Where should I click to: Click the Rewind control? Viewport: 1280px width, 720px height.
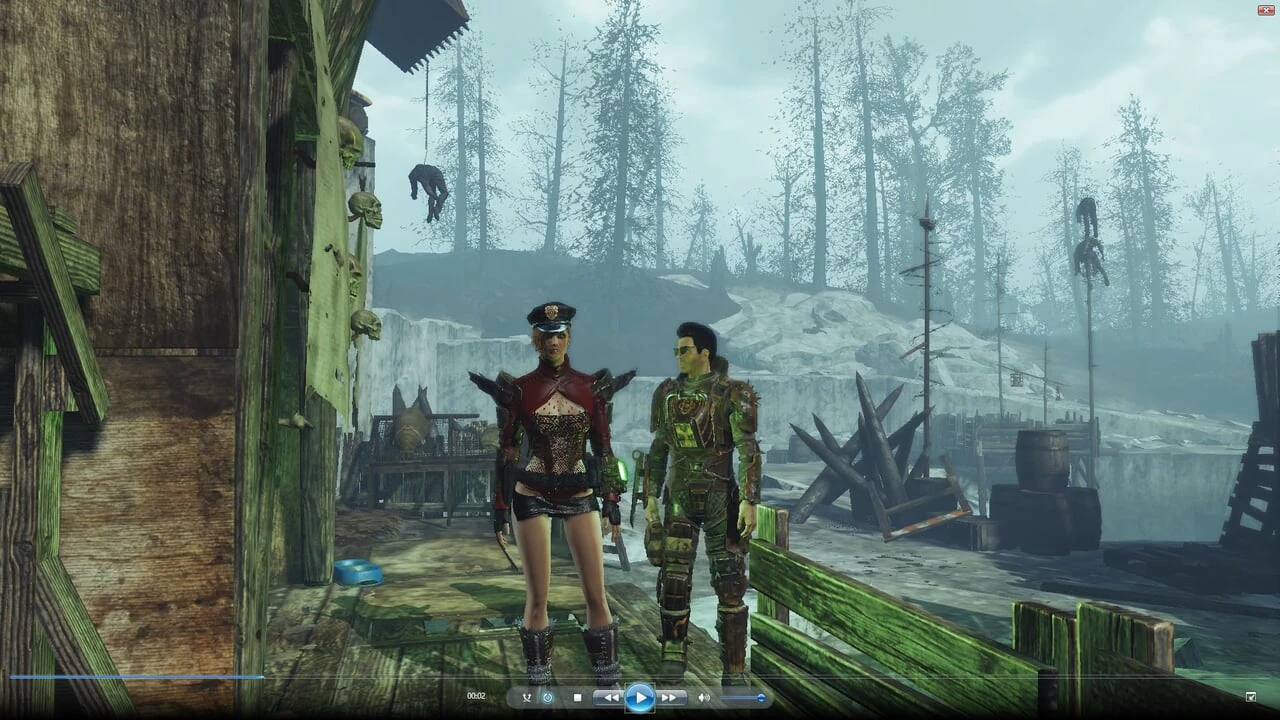click(x=610, y=697)
